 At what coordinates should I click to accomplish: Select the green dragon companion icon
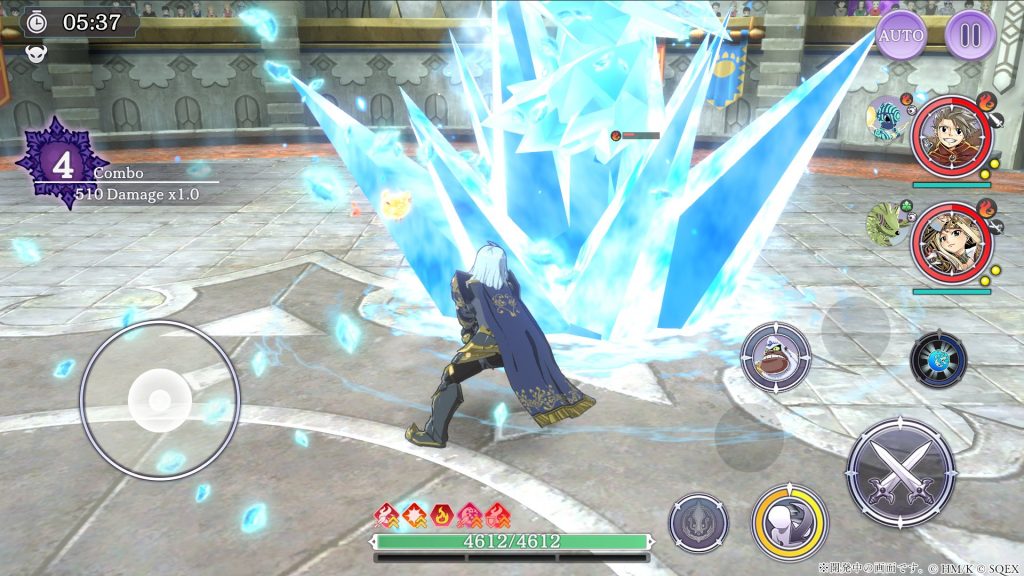(x=885, y=222)
